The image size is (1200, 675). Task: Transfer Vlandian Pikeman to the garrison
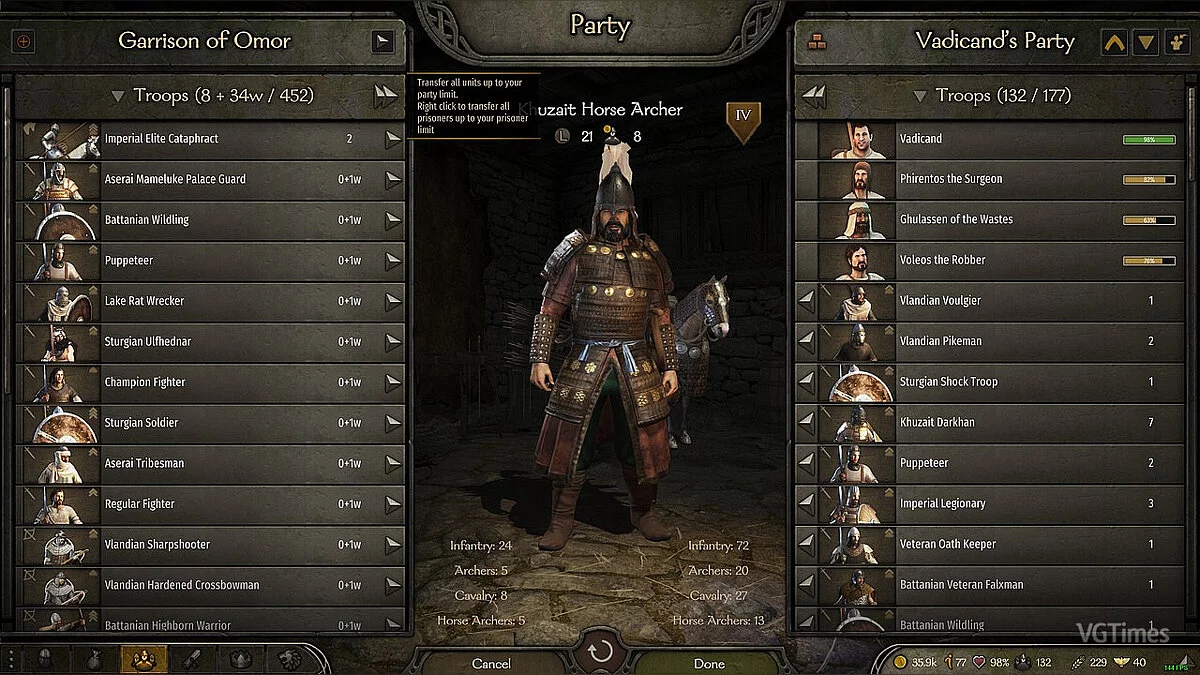806,341
